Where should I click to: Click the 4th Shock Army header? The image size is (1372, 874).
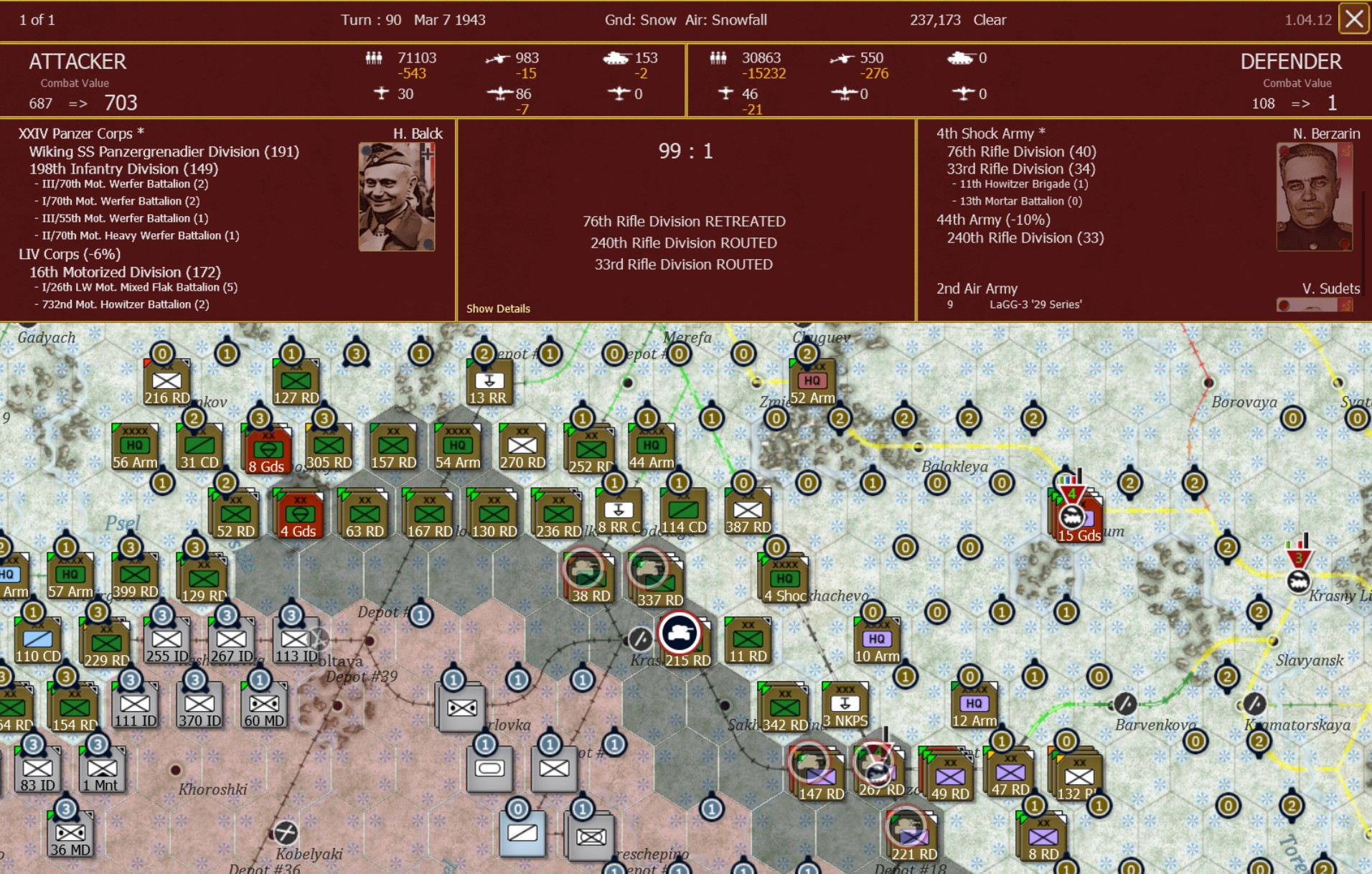click(x=986, y=133)
